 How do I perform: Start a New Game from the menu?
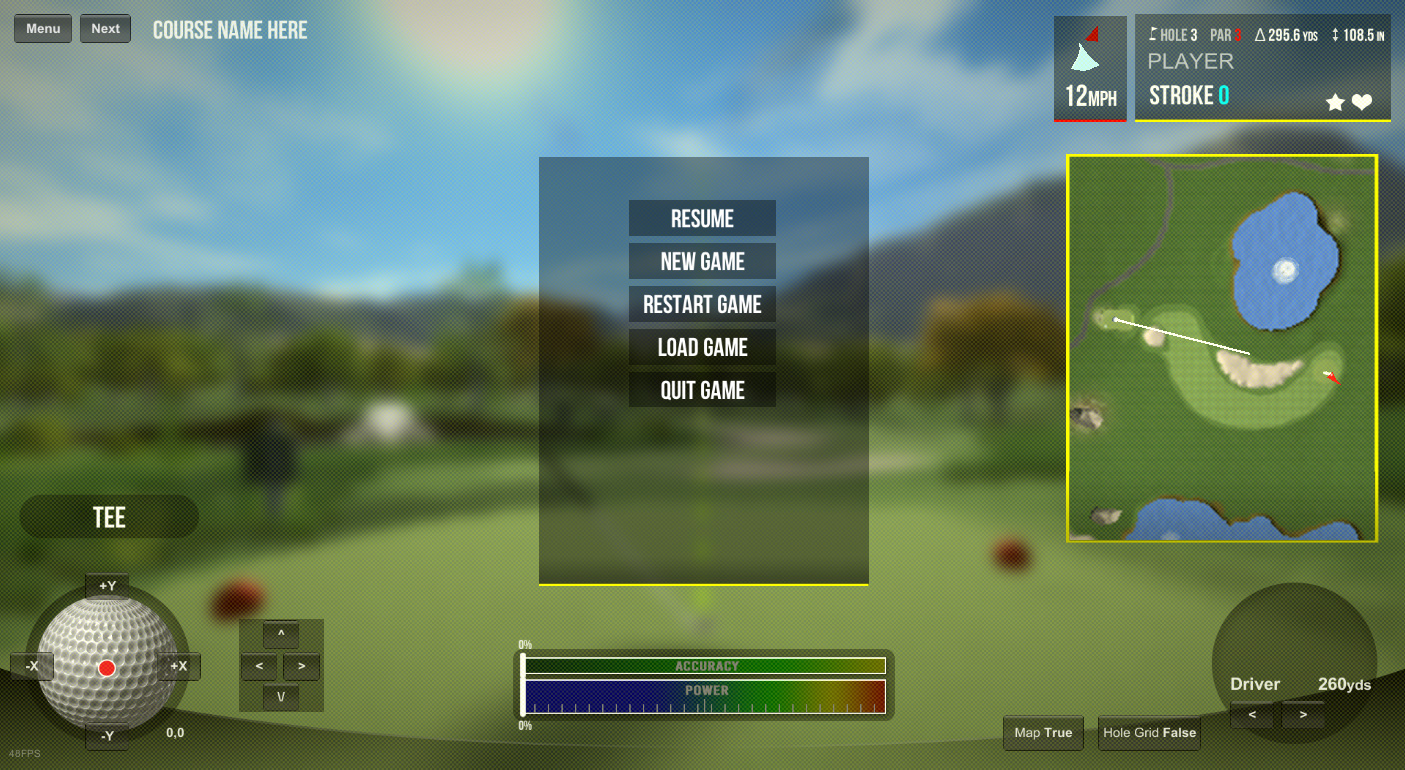702,262
